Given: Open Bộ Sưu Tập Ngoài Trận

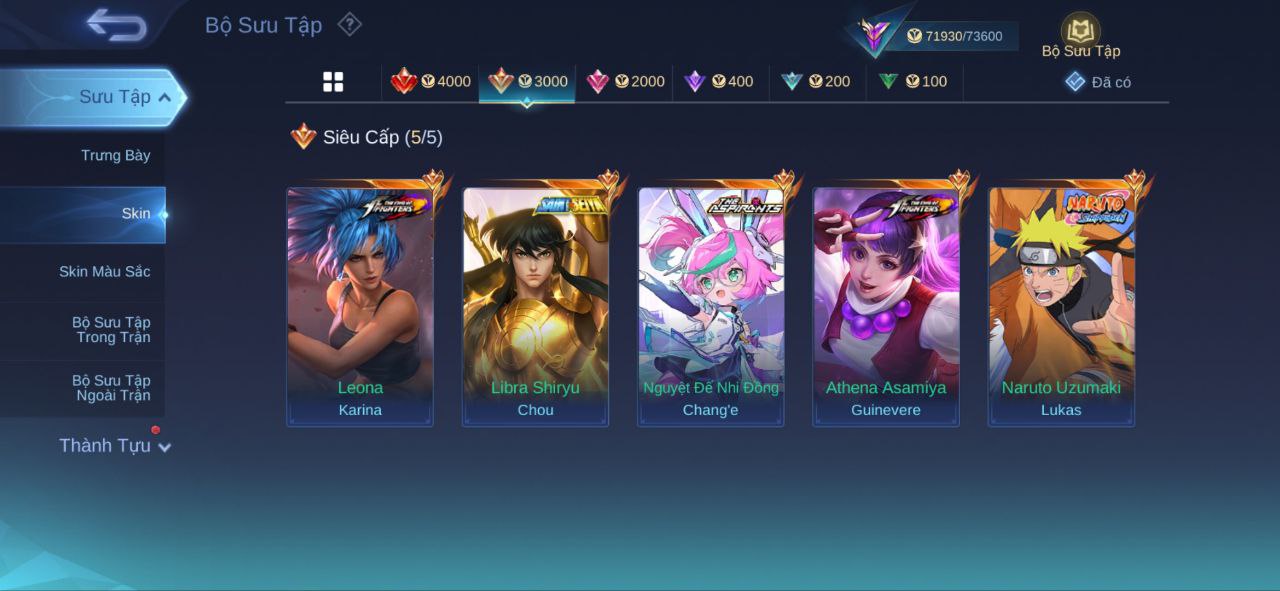Looking at the screenshot, I should (x=110, y=388).
